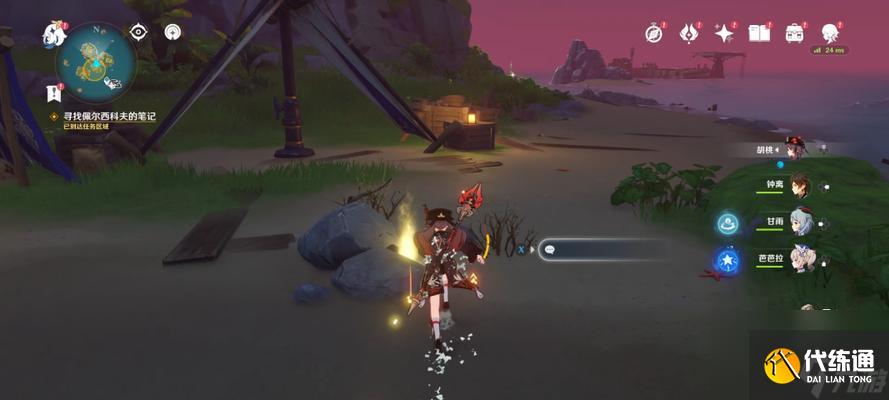The width and height of the screenshot is (889, 400).
Task: Select the tracked Persikov notes quest
Action: (109, 117)
